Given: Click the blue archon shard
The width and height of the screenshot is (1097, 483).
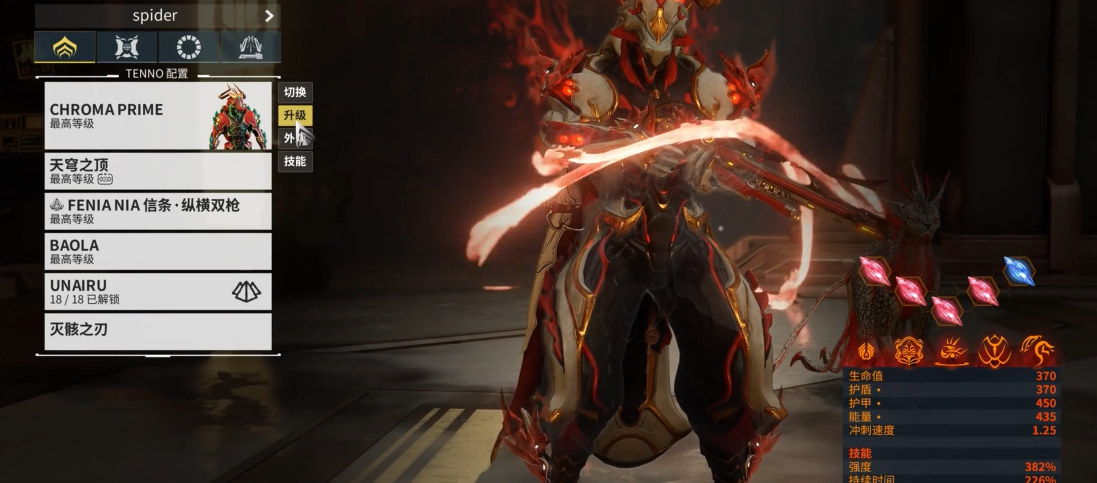Looking at the screenshot, I should point(1019,271).
